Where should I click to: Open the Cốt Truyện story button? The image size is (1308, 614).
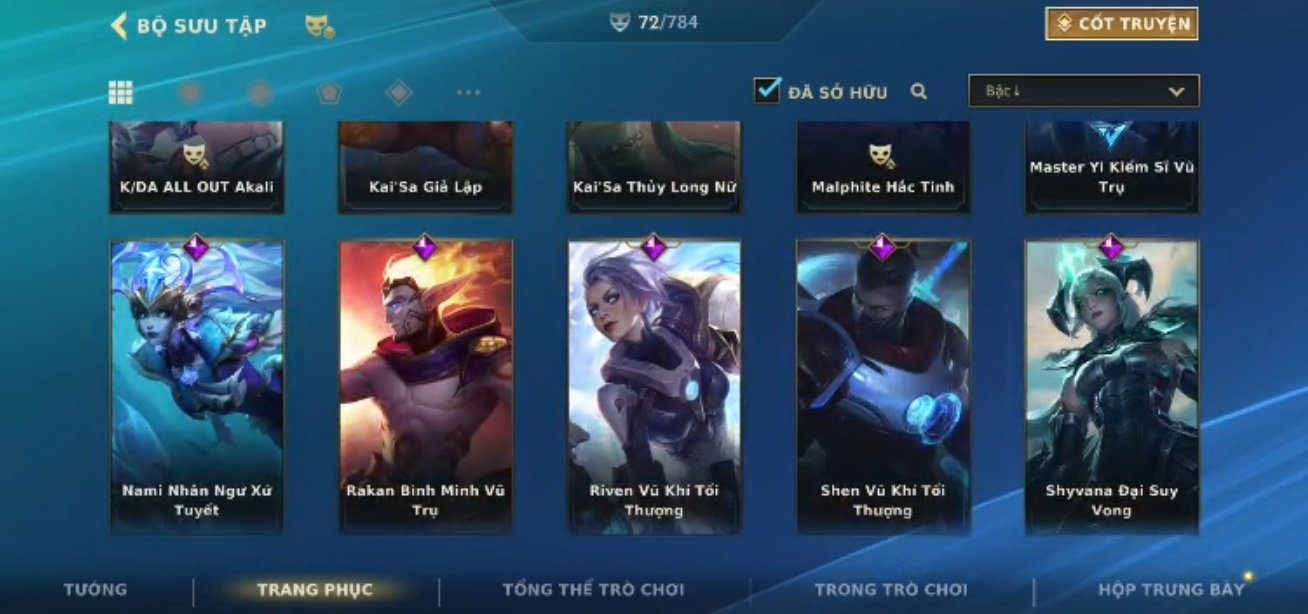tap(1121, 24)
